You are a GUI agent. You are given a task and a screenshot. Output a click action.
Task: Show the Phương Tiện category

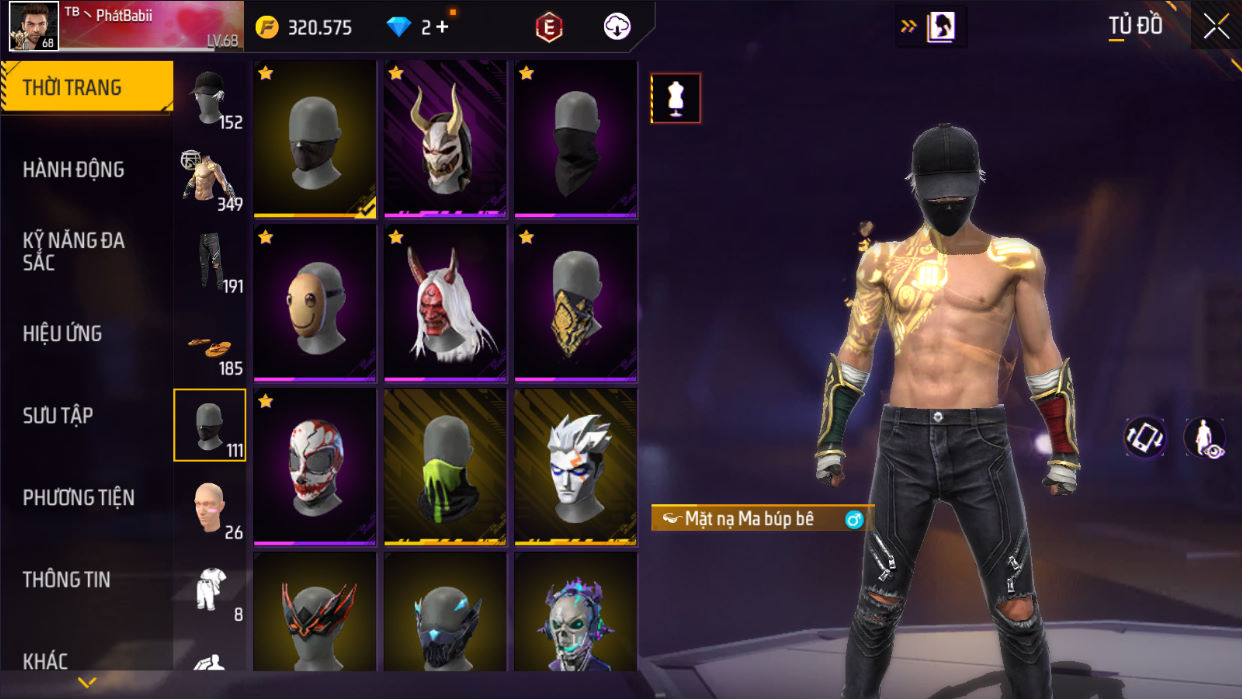pos(78,498)
